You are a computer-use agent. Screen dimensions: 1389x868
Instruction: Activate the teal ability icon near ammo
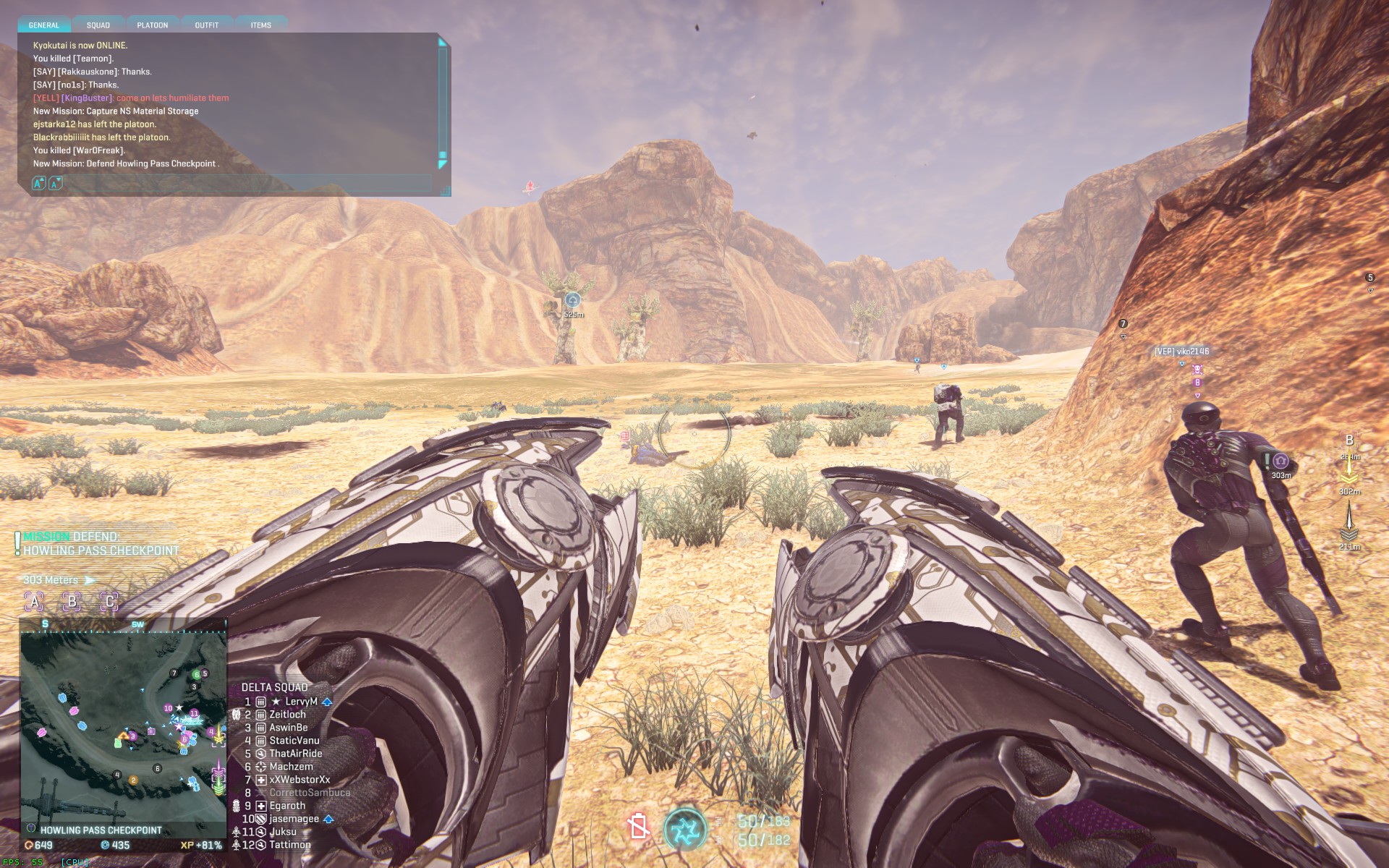(x=684, y=829)
